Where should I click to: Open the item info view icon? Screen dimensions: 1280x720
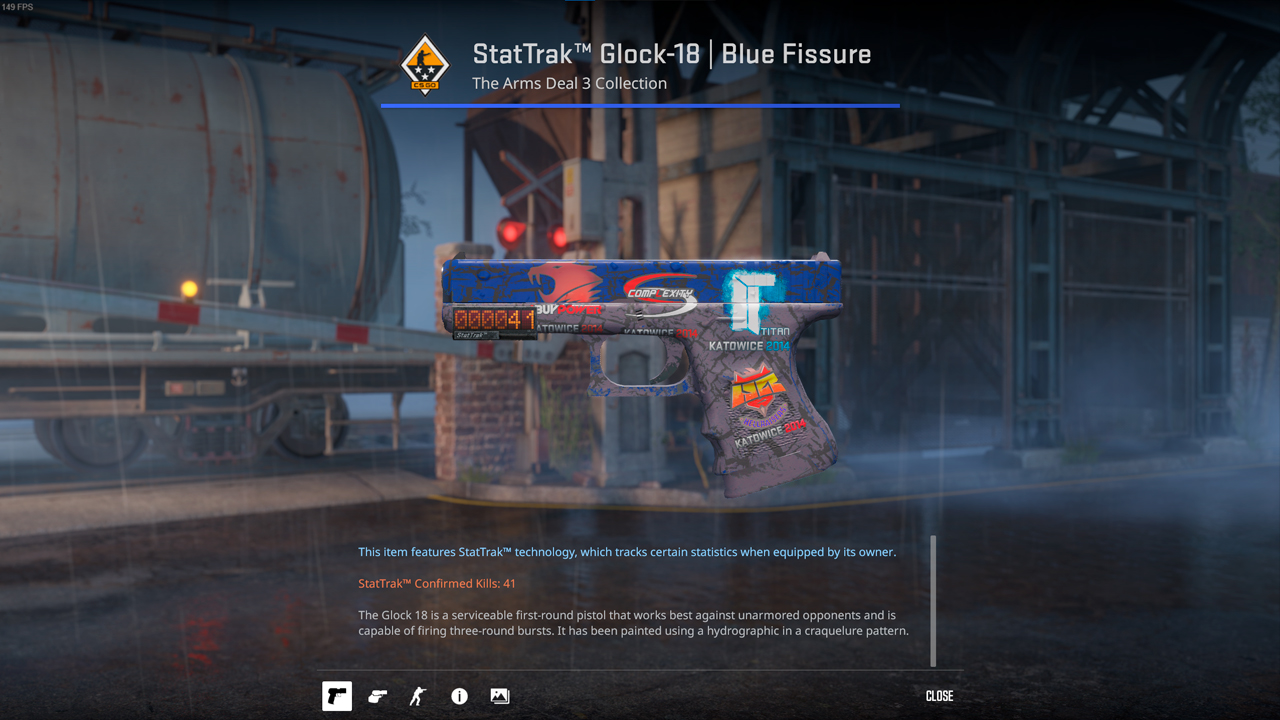[x=459, y=696]
